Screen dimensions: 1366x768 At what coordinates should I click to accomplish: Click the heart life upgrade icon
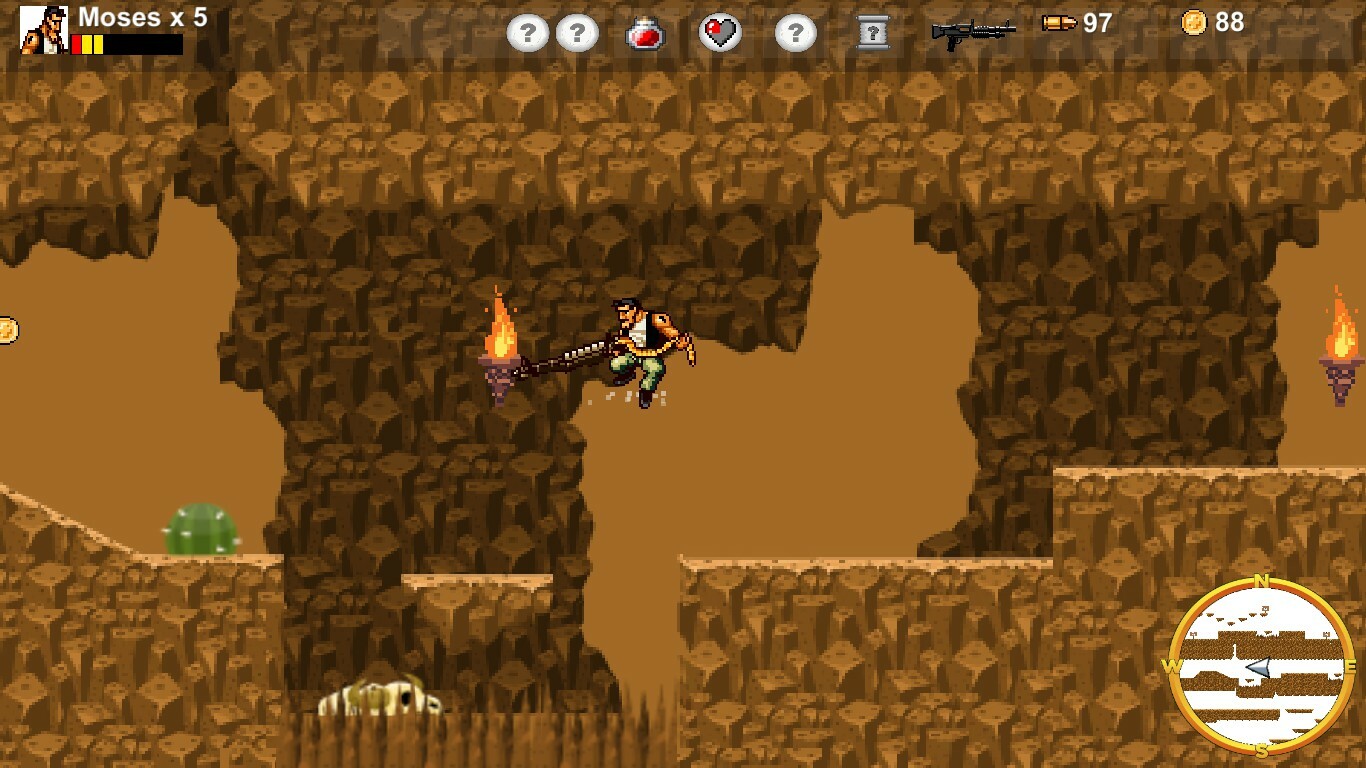(x=721, y=31)
